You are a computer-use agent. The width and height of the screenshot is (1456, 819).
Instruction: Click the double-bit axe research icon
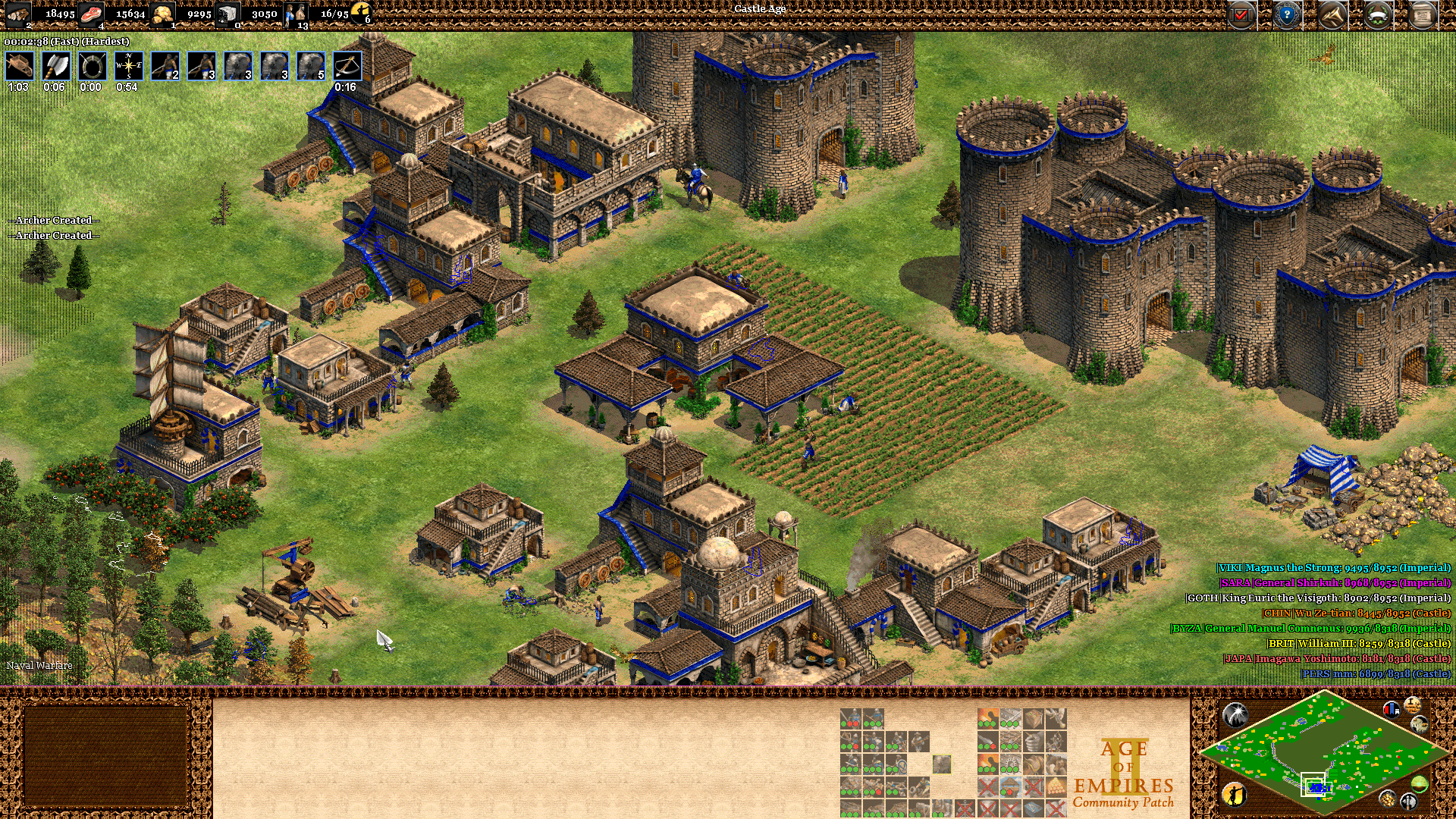point(55,66)
